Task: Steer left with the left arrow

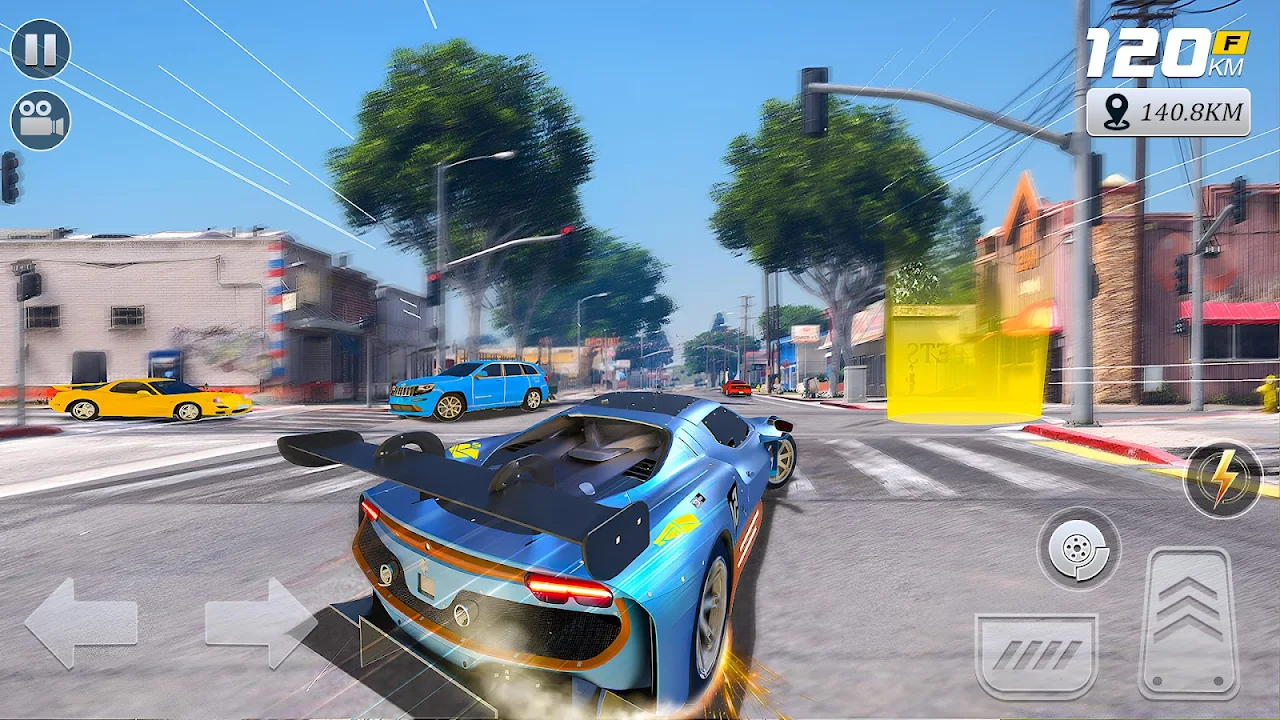Action: (x=80, y=623)
